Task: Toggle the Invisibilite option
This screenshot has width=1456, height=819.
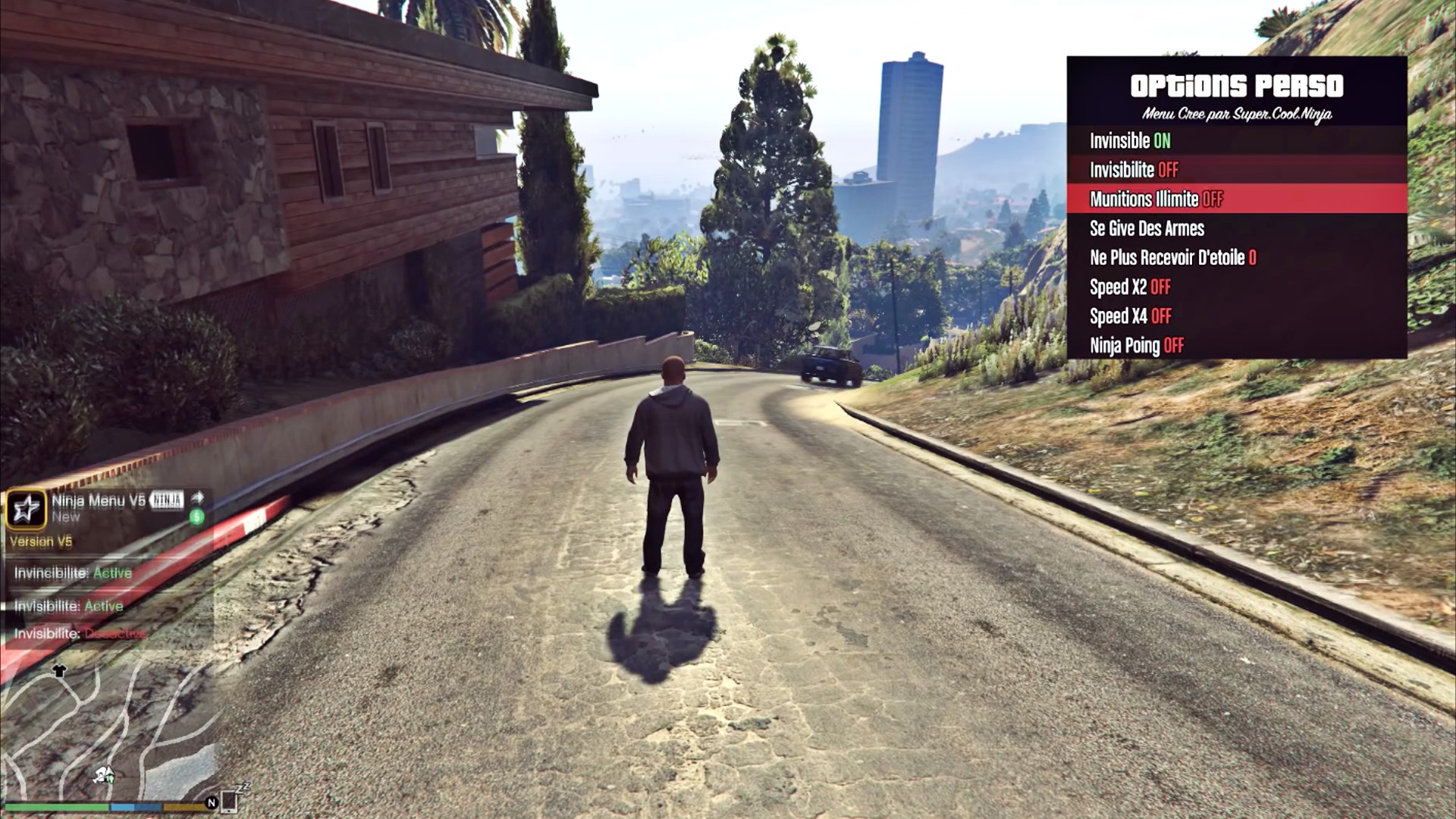Action: pyautogui.click(x=1134, y=170)
